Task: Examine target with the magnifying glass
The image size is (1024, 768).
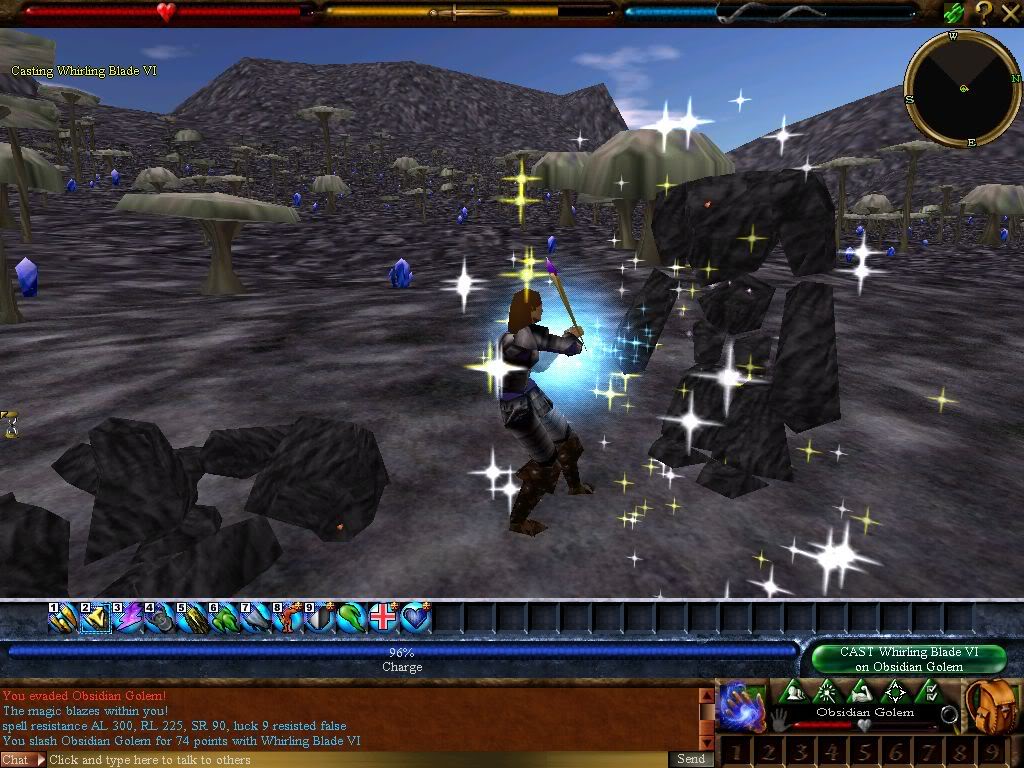Action: point(948,716)
